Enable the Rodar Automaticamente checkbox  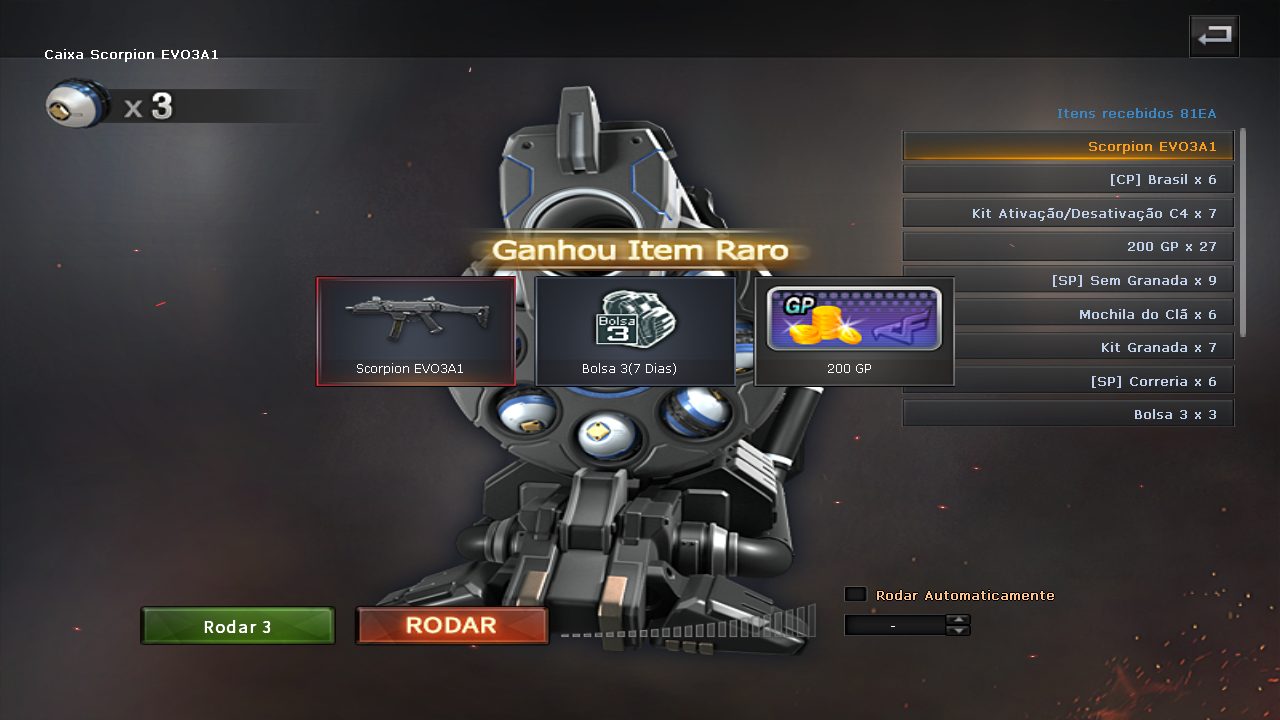coord(855,594)
